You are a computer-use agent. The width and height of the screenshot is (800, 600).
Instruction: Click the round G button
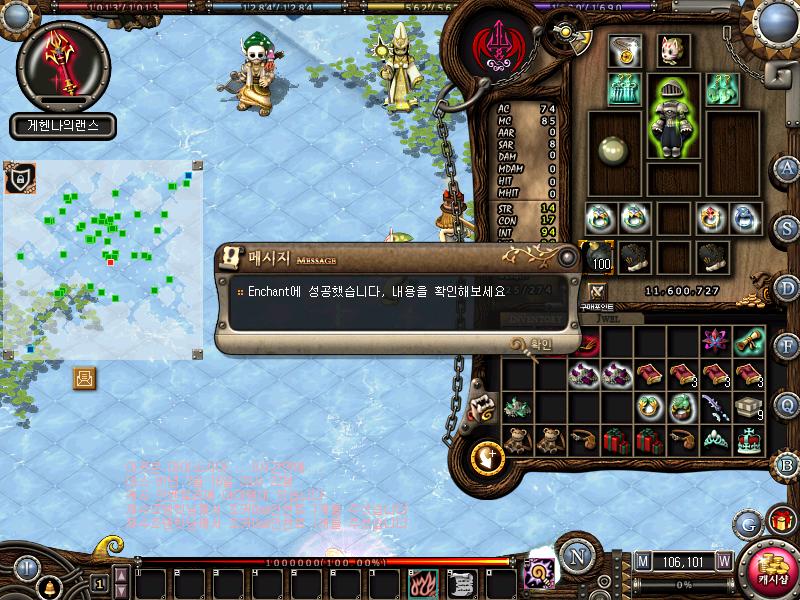[x=746, y=523]
